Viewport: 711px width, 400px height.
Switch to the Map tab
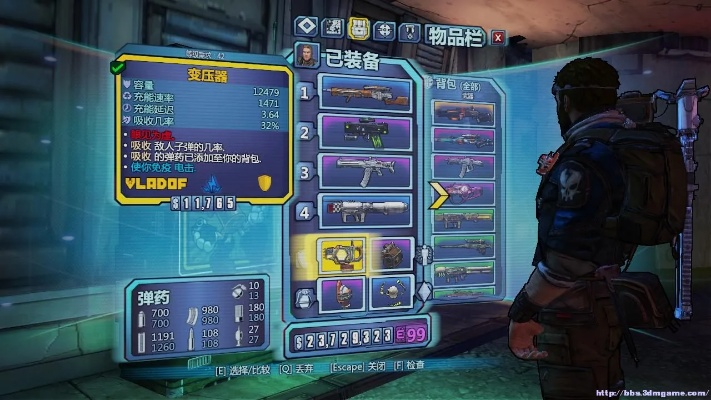coord(334,27)
